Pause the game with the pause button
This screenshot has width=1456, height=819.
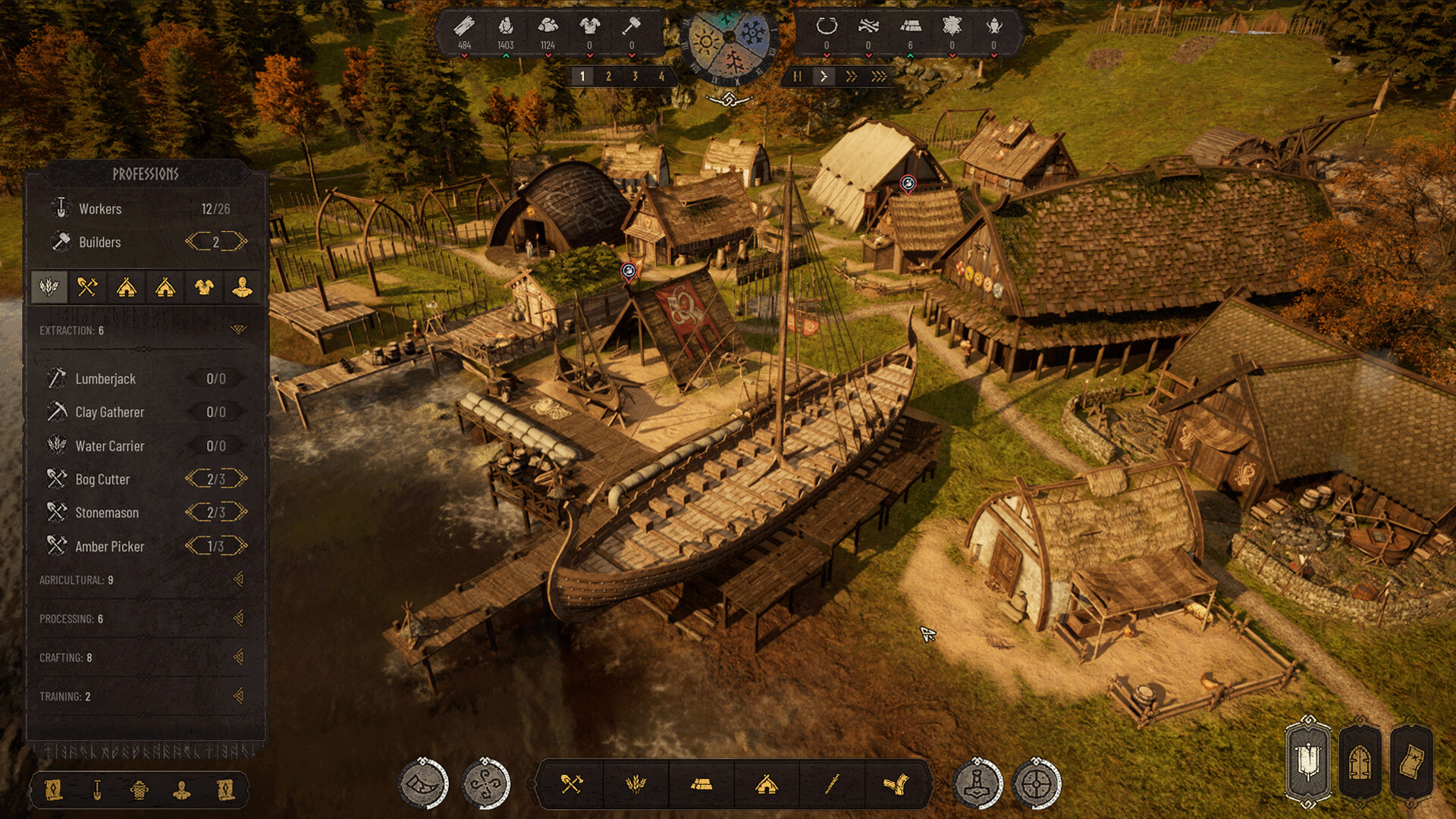coord(797,77)
